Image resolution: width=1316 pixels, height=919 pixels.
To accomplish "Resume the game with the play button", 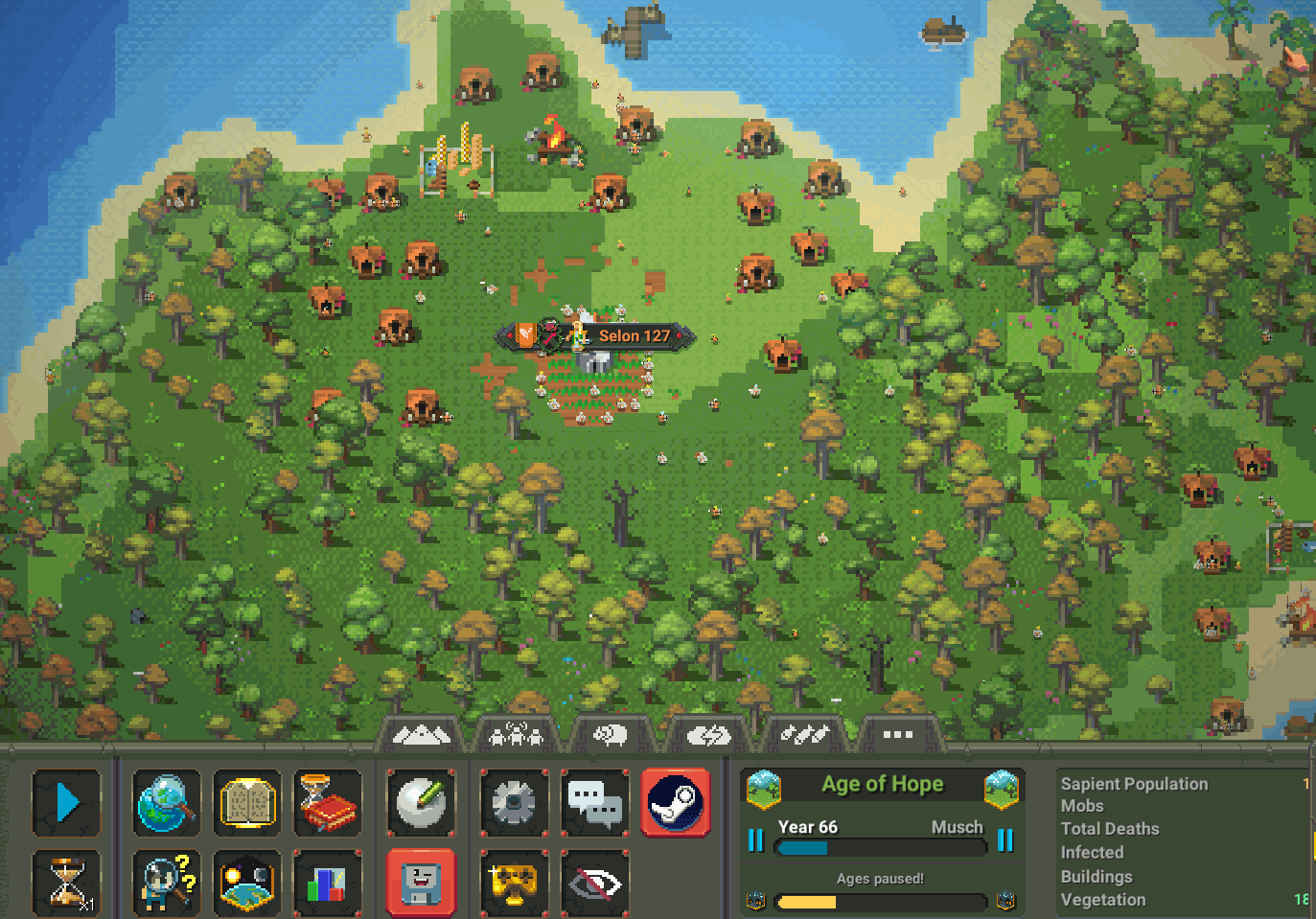I will click(66, 803).
